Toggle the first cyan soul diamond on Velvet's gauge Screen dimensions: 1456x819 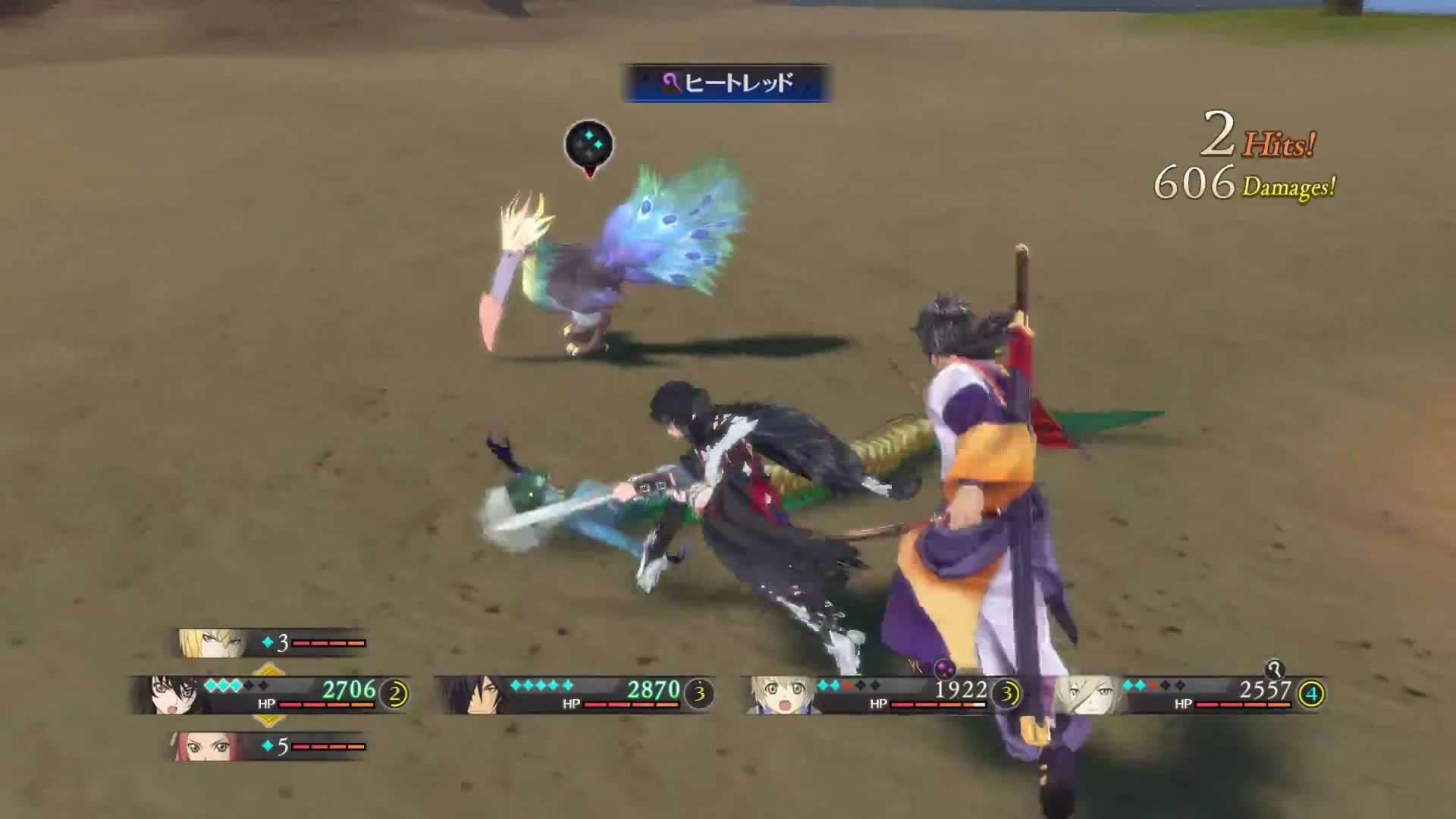[211, 686]
